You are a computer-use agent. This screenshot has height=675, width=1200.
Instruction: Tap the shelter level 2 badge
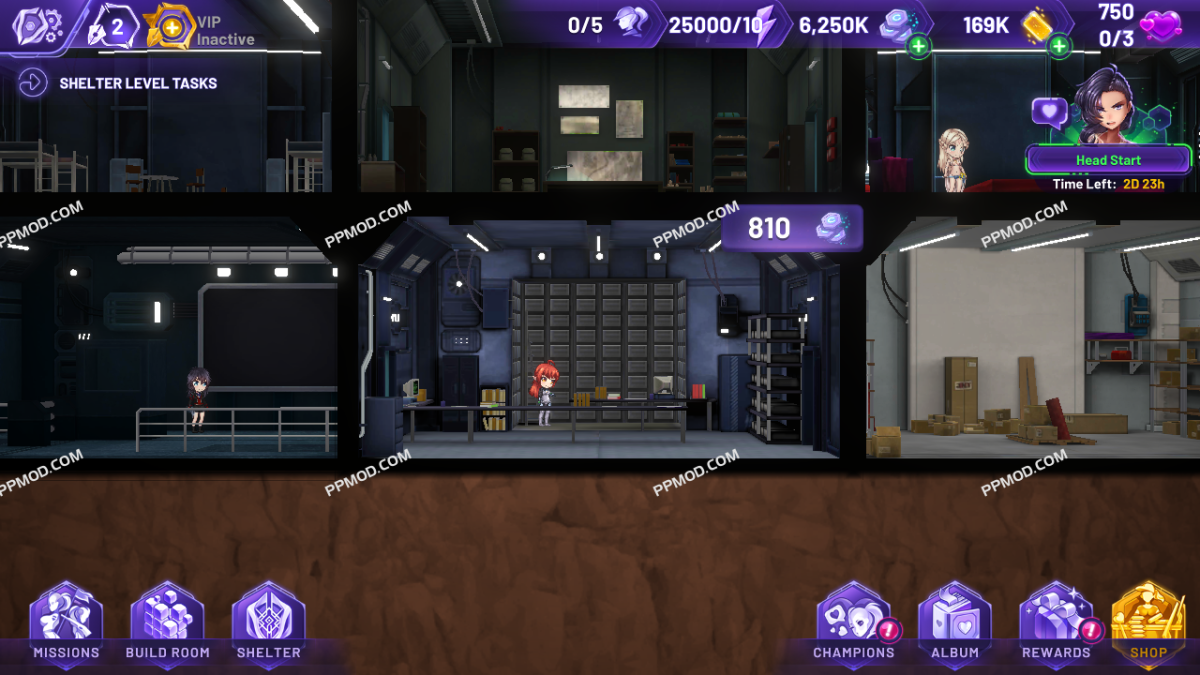tap(110, 27)
